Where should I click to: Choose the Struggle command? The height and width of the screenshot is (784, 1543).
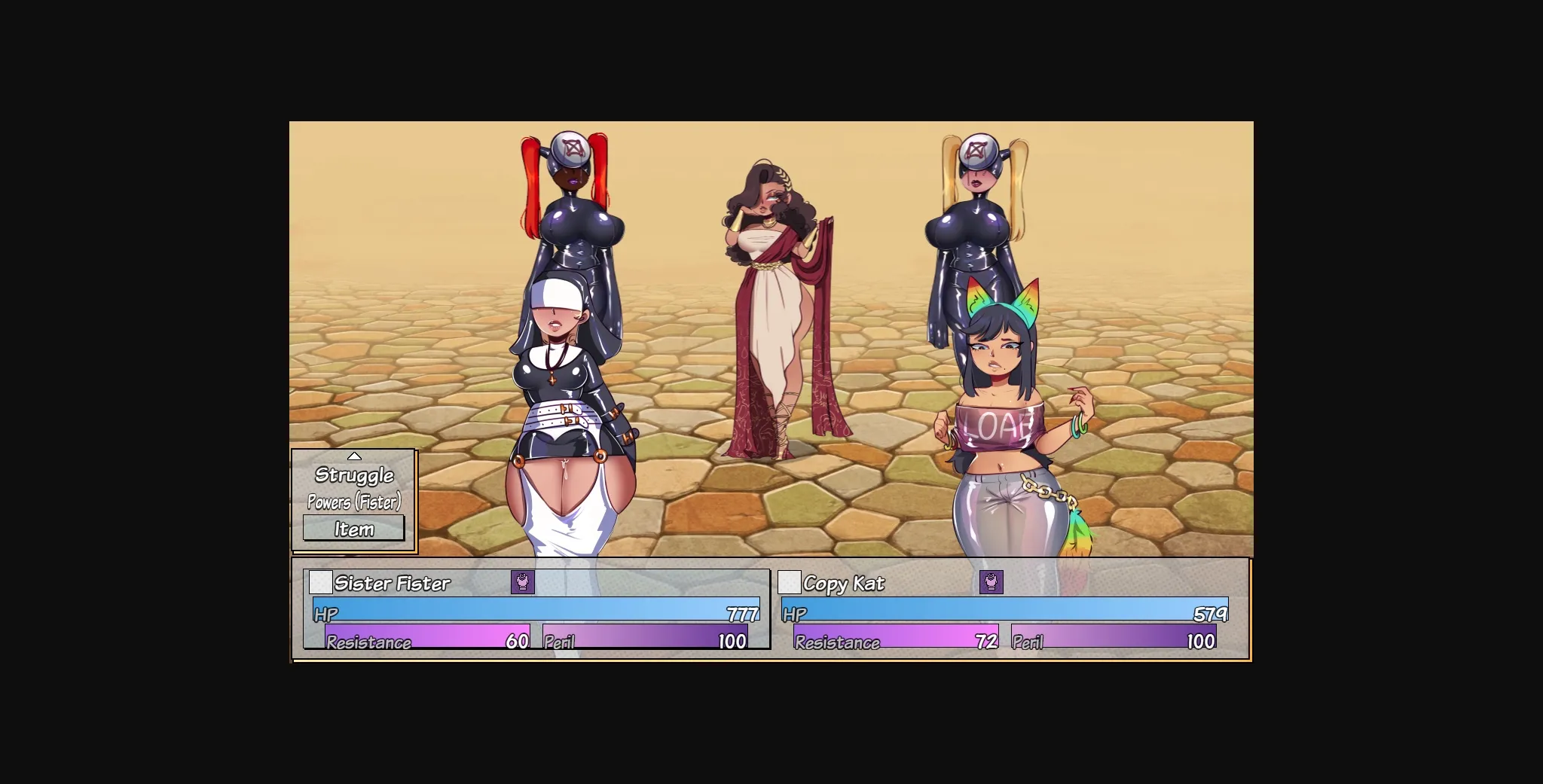pyautogui.click(x=354, y=474)
